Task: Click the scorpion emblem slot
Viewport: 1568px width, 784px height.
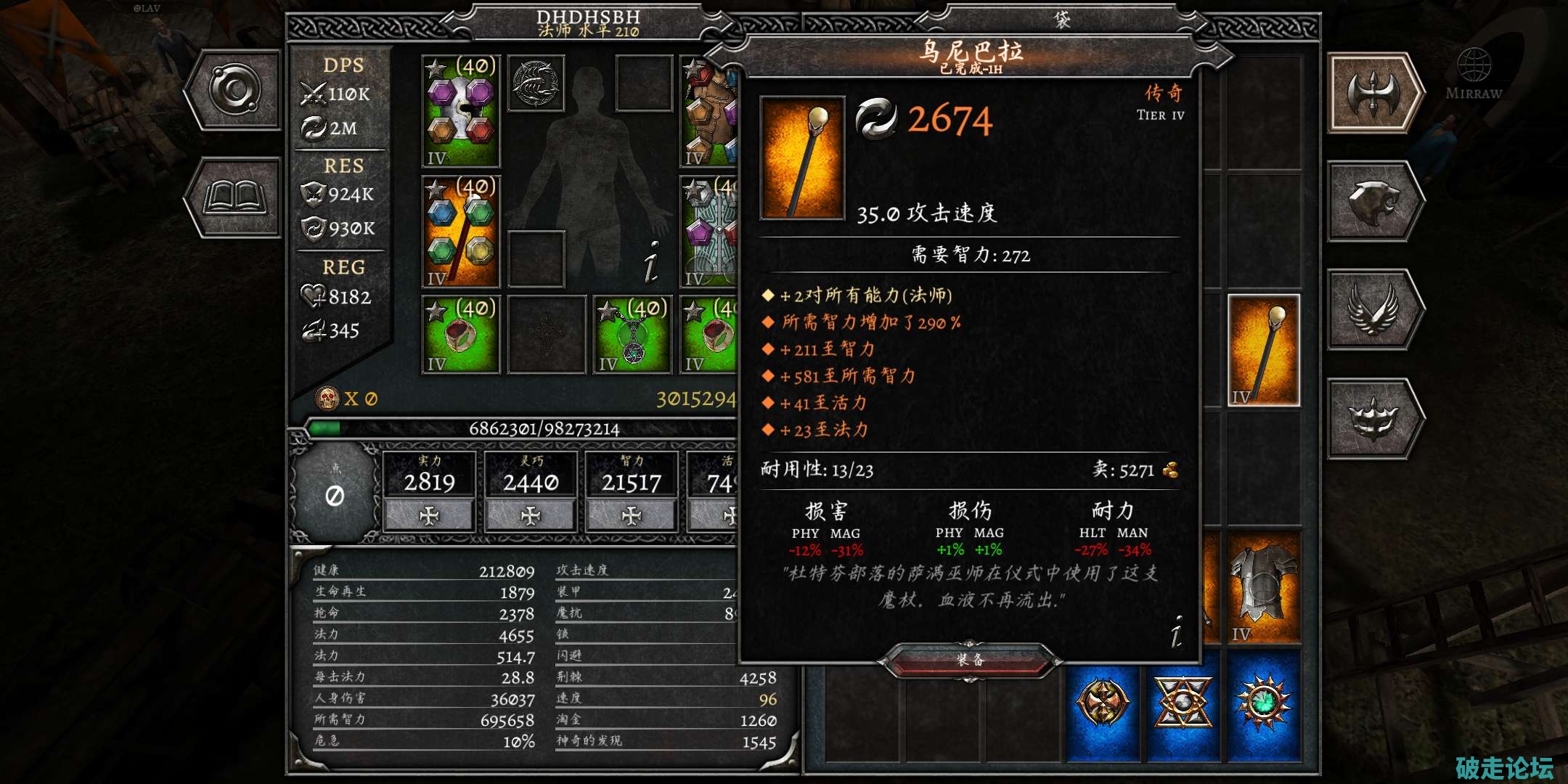Action: click(x=536, y=83)
